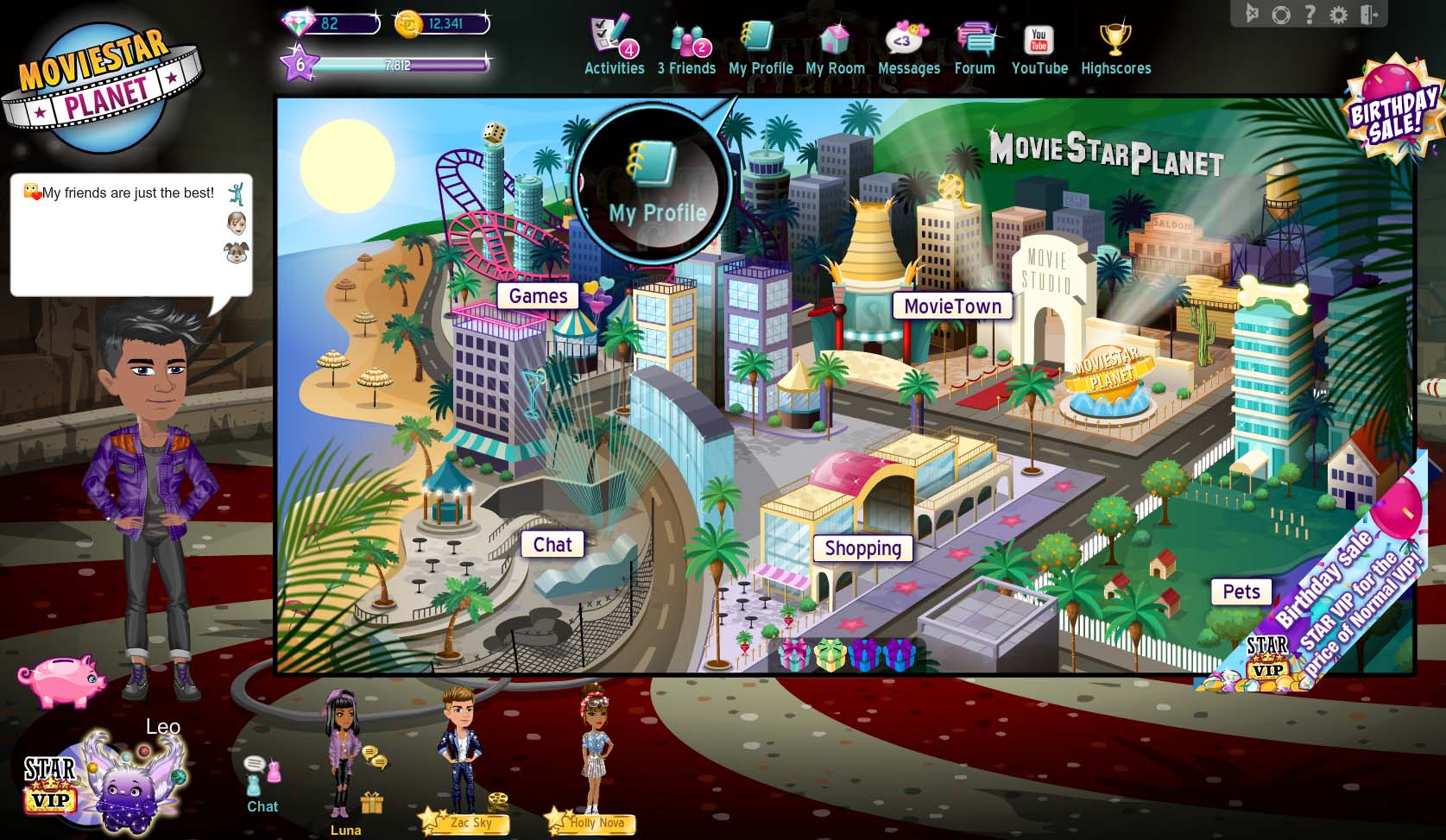The width and height of the screenshot is (1446, 840).
Task: Open the YouTube section
Action: [1039, 49]
